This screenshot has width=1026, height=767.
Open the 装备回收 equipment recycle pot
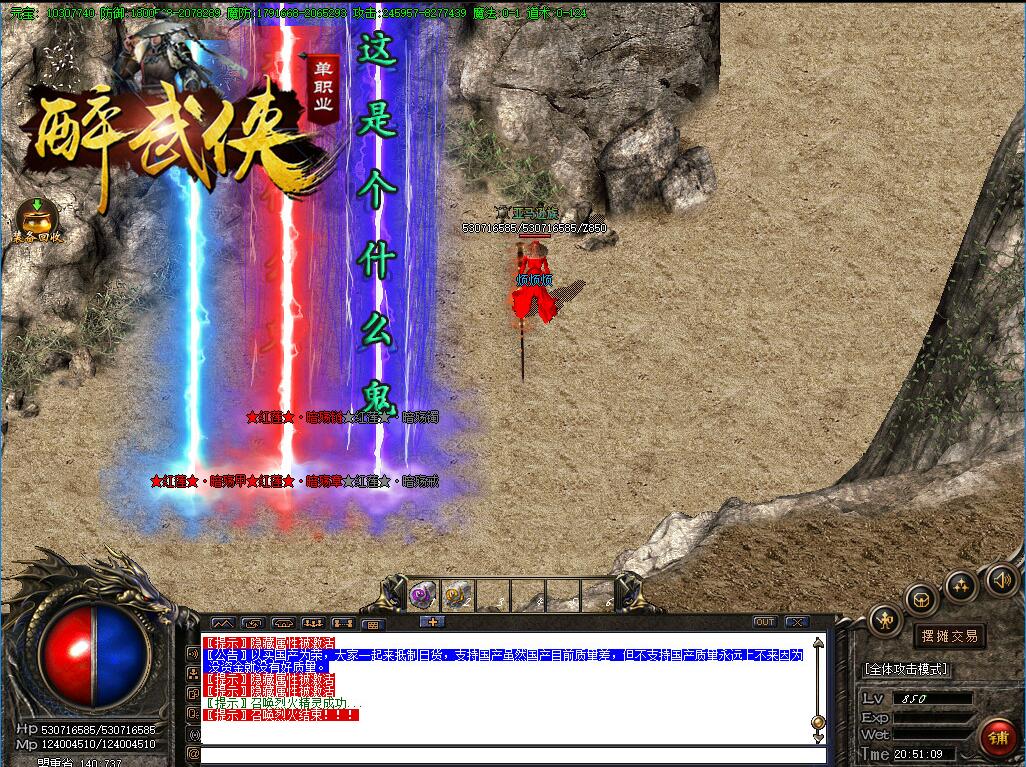tap(37, 218)
